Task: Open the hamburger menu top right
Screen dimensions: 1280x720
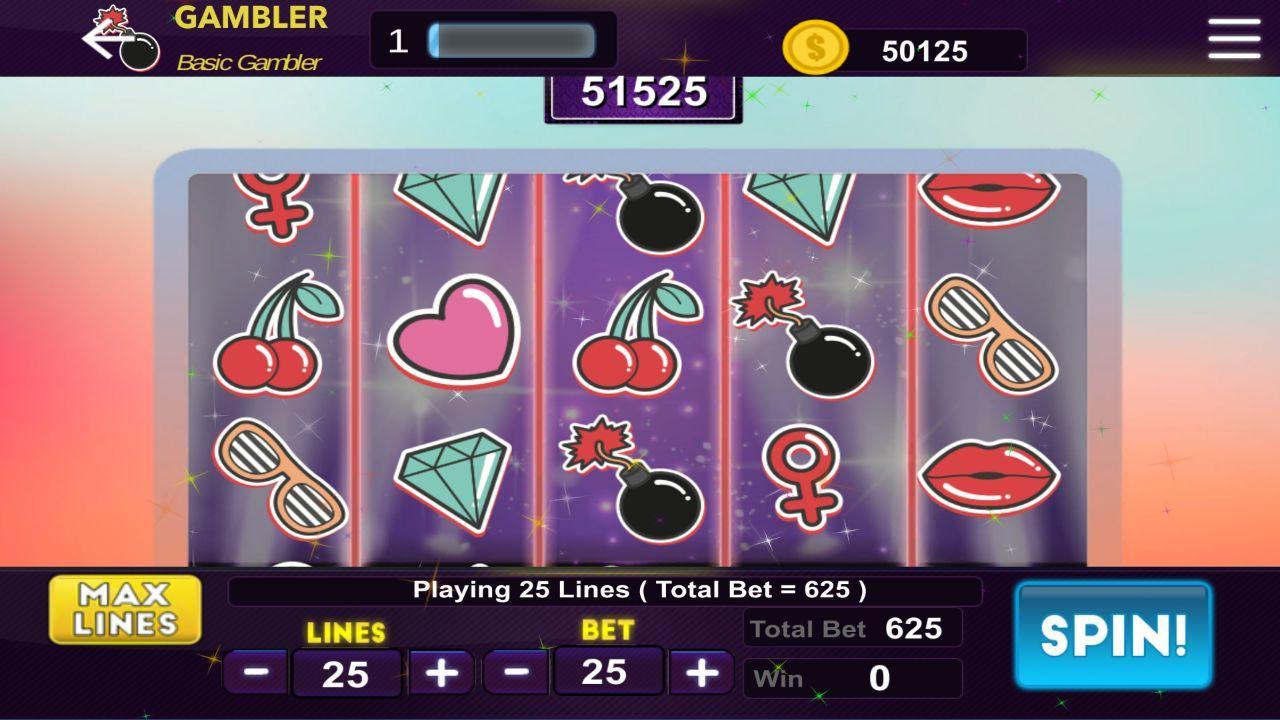Action: 1233,39
